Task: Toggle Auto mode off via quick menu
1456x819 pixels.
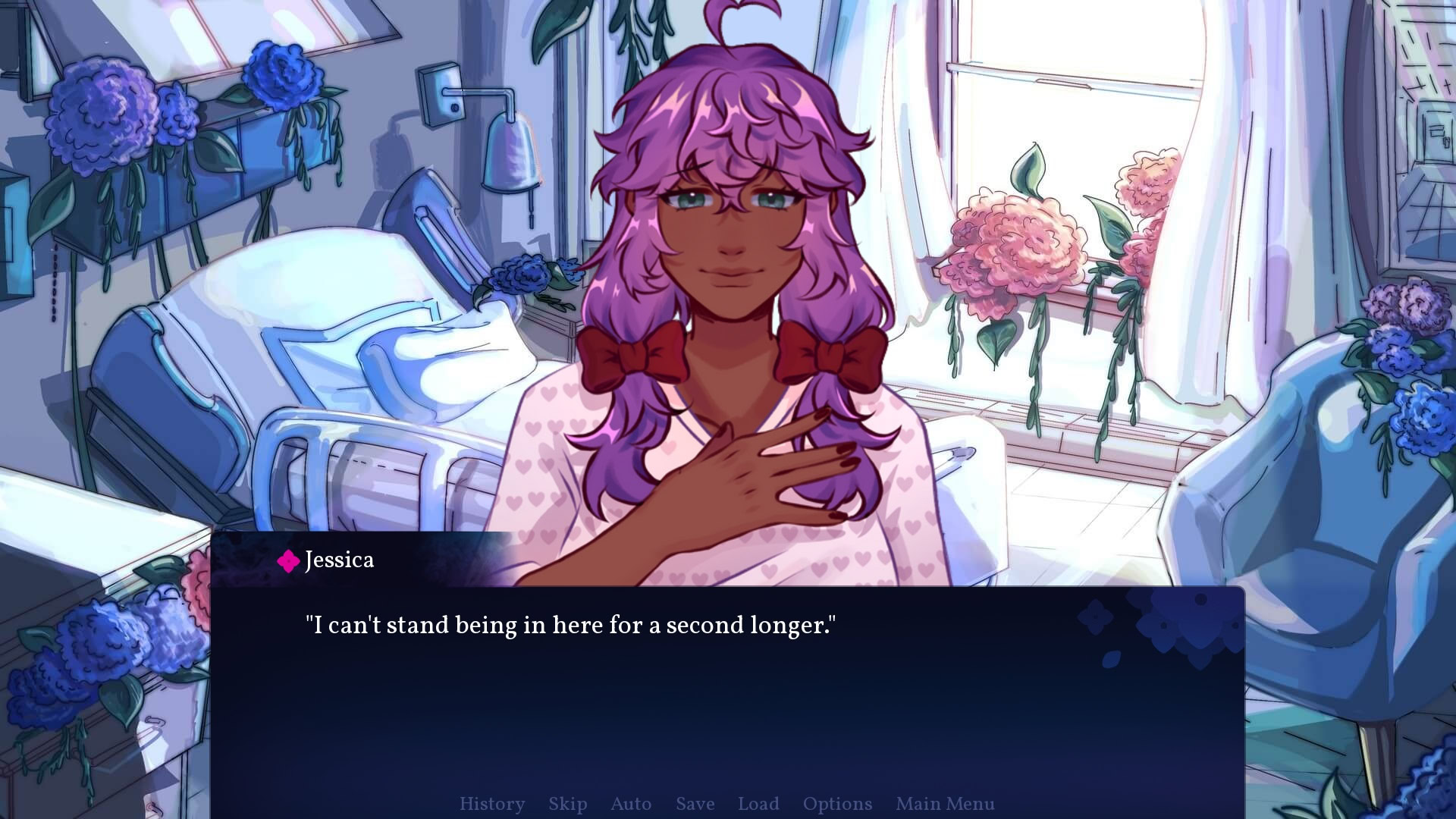Action: tap(631, 804)
